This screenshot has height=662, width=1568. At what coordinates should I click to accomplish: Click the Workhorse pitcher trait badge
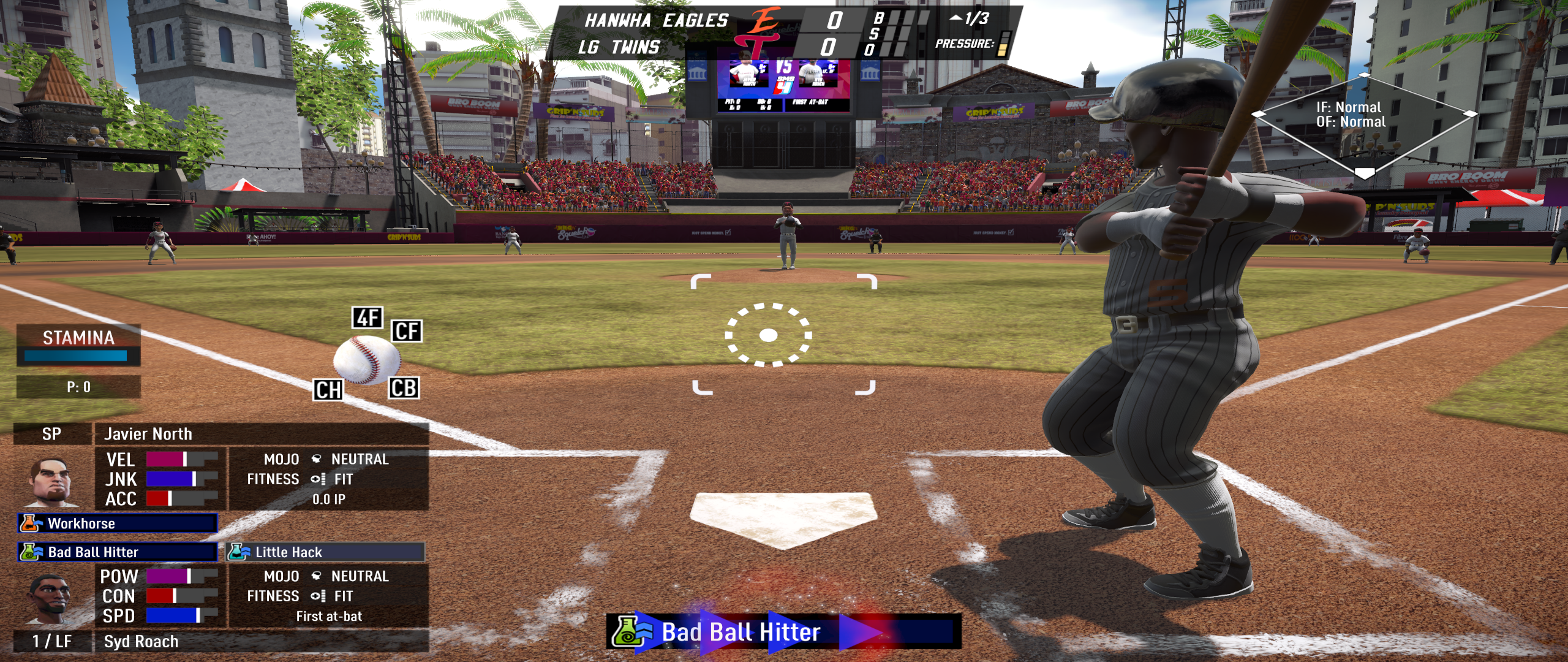118,523
